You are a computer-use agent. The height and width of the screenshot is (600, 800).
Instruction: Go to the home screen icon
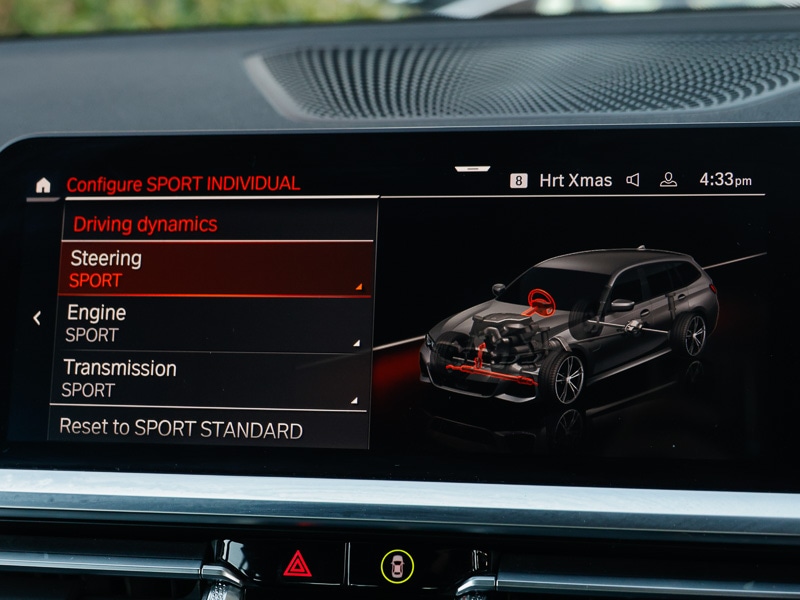[43, 185]
